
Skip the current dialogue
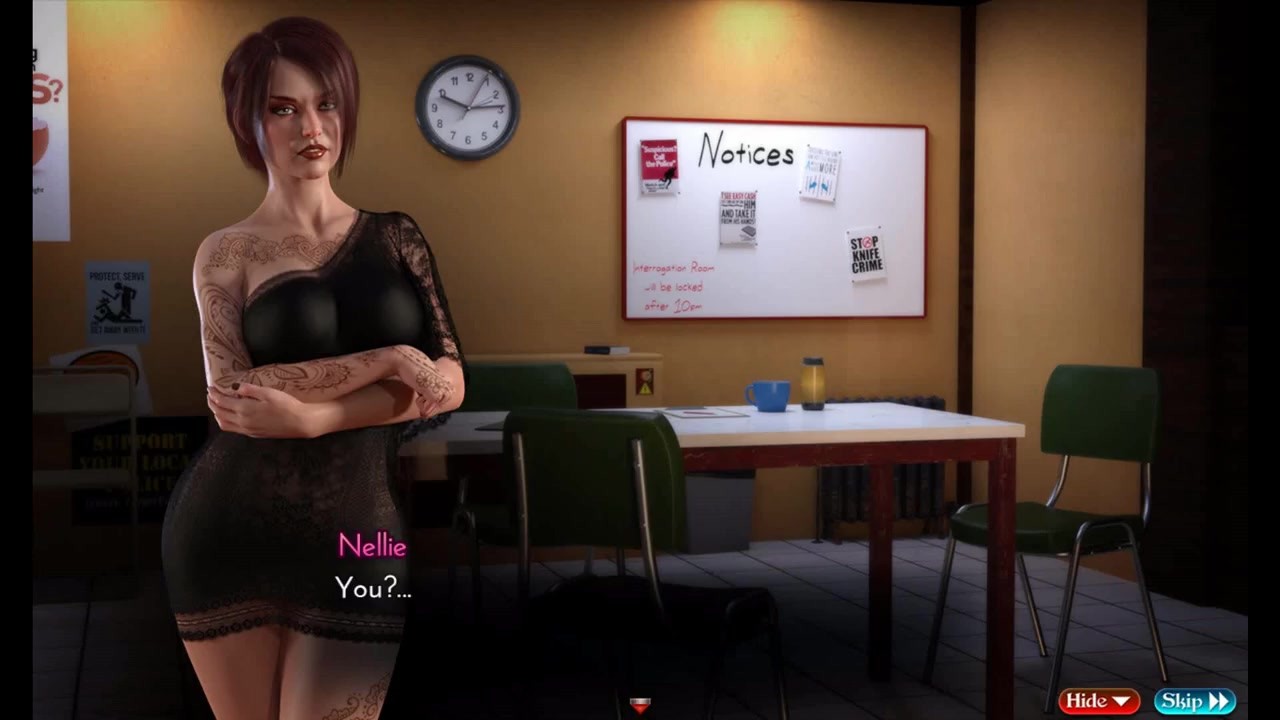(x=1194, y=701)
